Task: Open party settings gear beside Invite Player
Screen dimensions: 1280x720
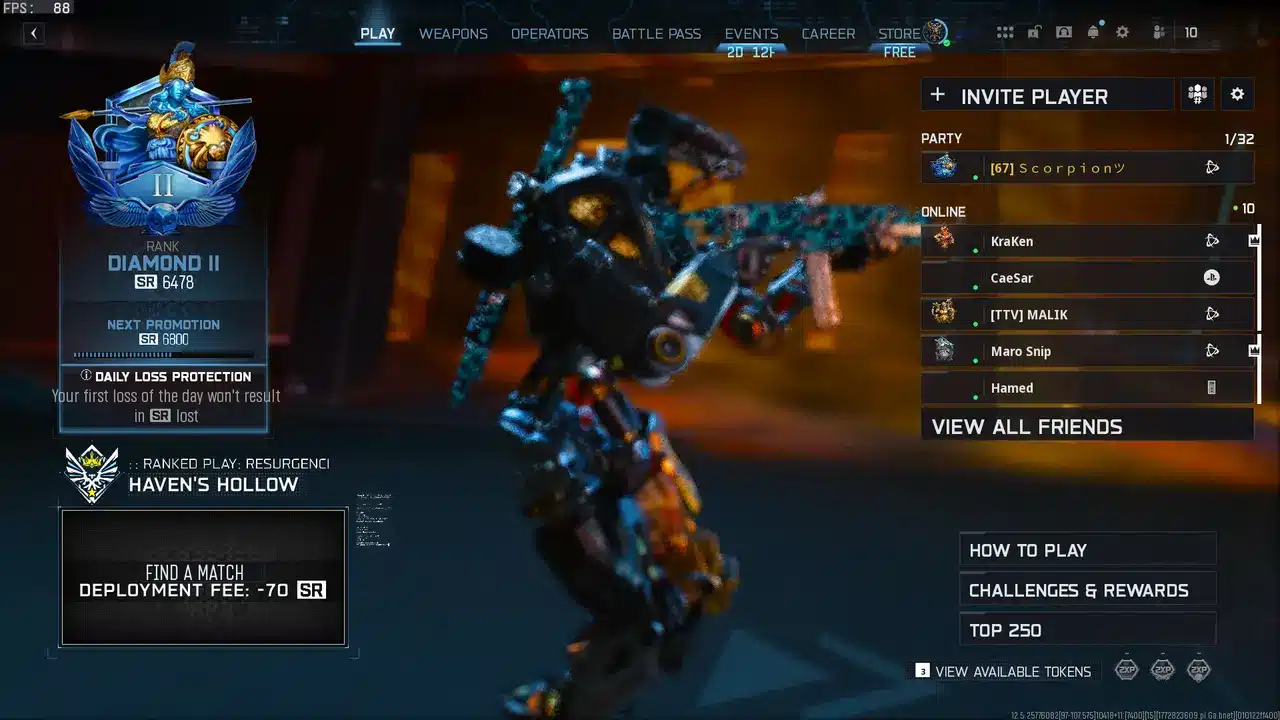Action: coord(1237,95)
